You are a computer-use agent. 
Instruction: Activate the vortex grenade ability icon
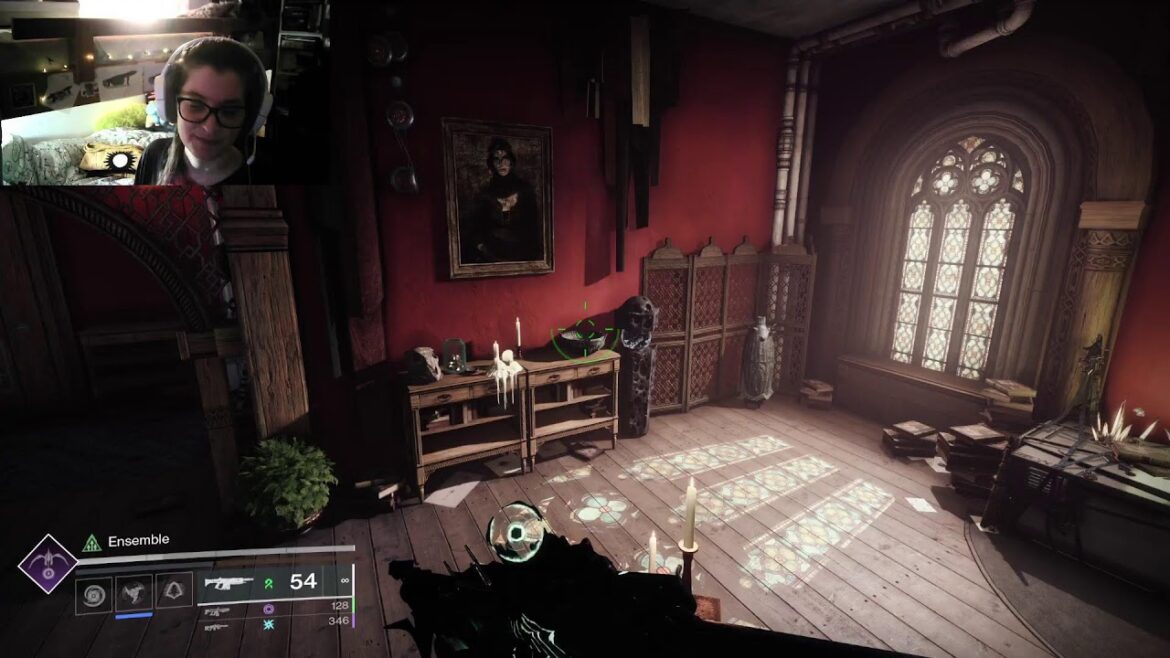click(94, 593)
